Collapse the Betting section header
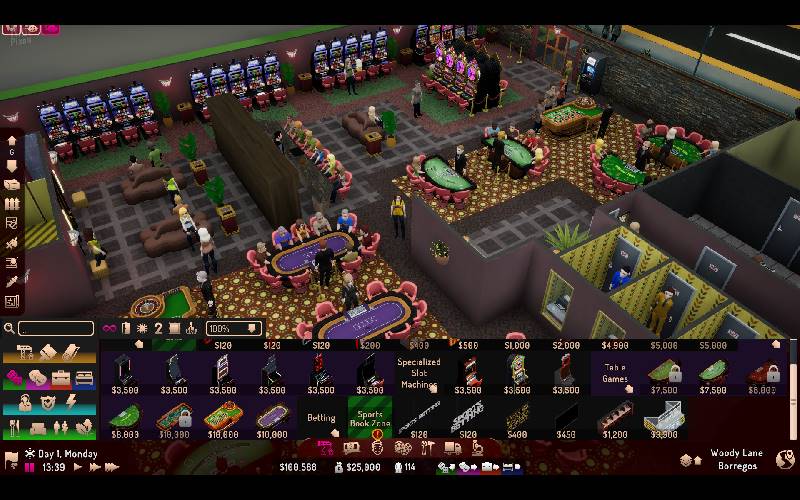800x500 pixels. coord(322,418)
